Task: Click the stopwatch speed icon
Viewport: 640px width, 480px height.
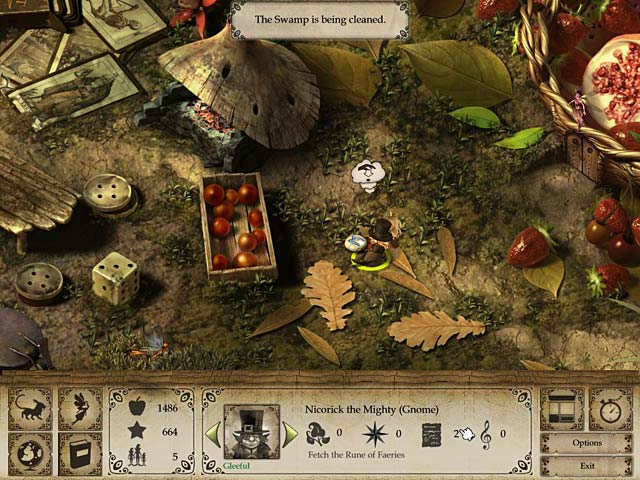Action: pyautogui.click(x=610, y=408)
